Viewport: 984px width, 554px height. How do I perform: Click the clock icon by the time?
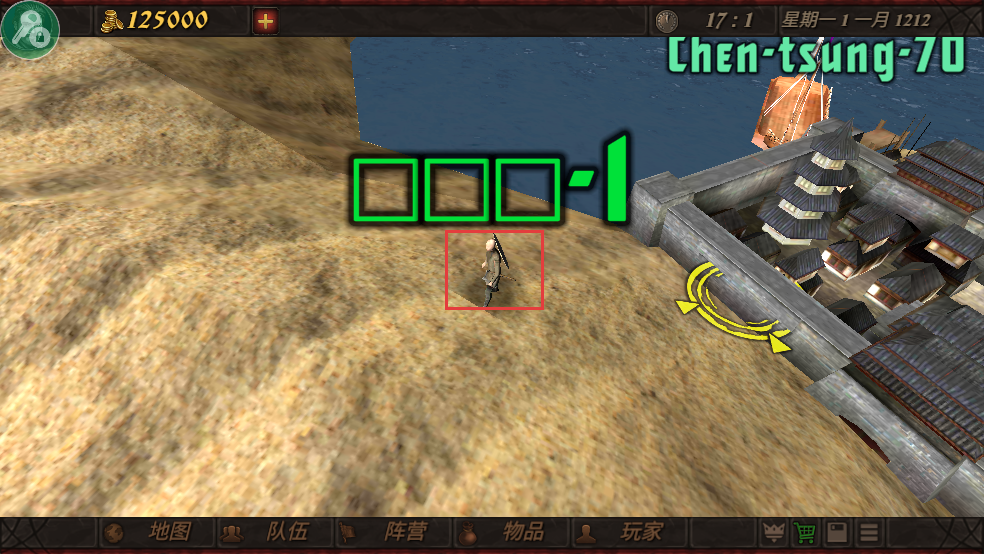pos(666,20)
